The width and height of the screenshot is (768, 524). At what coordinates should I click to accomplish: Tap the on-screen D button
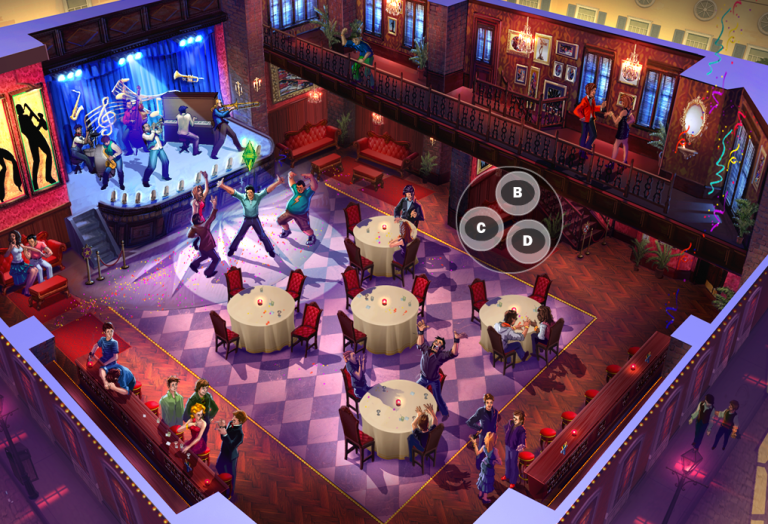coord(527,240)
